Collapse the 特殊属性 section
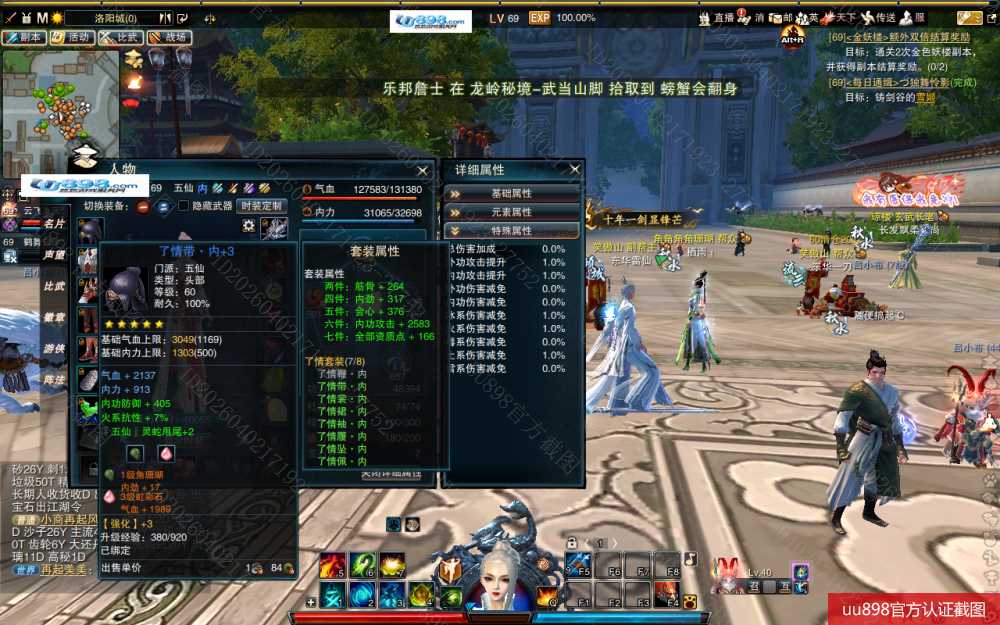The height and width of the screenshot is (625, 1000). [x=511, y=231]
